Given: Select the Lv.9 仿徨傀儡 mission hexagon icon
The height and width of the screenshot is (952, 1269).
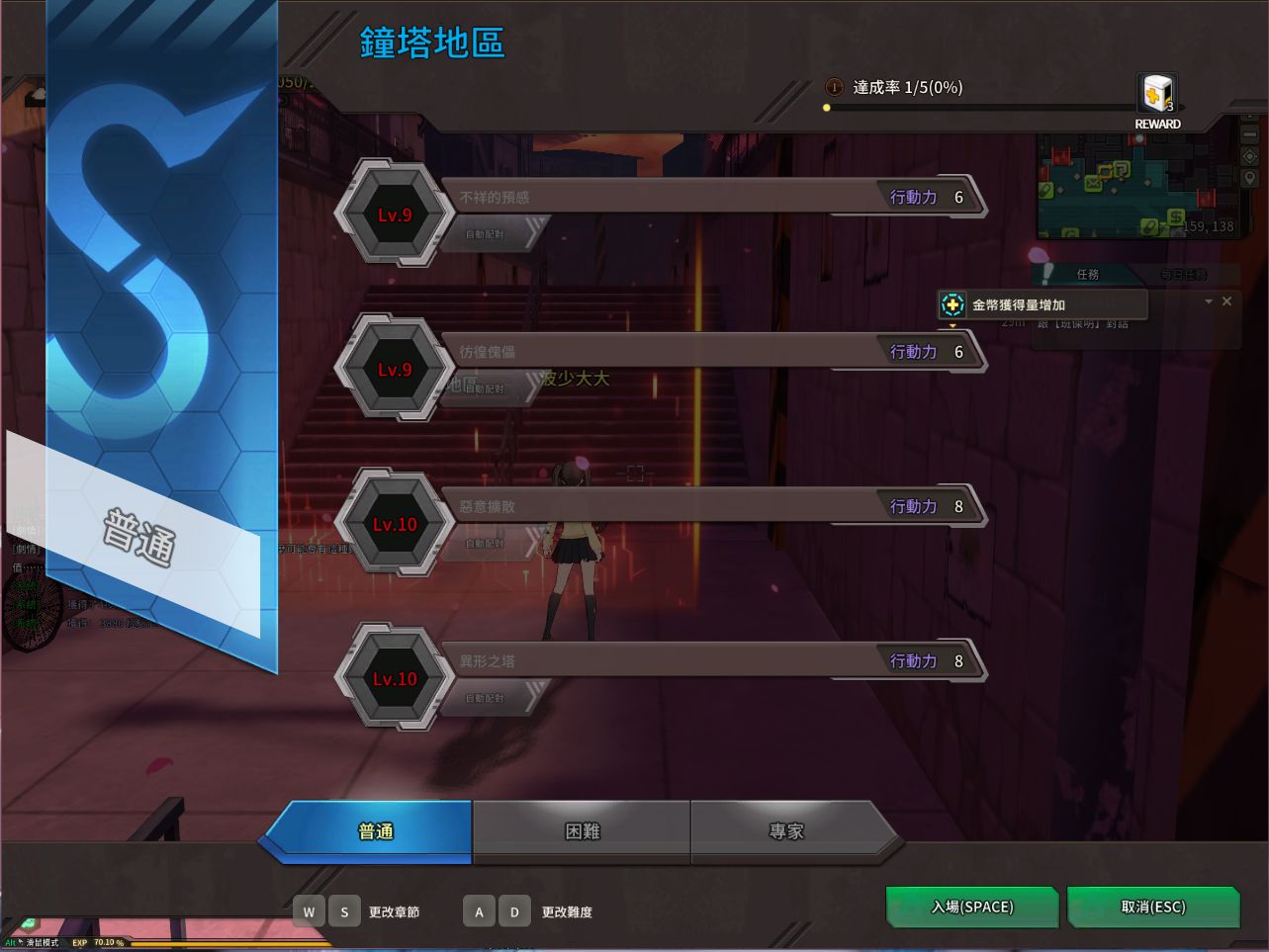Looking at the screenshot, I should click(x=395, y=369).
